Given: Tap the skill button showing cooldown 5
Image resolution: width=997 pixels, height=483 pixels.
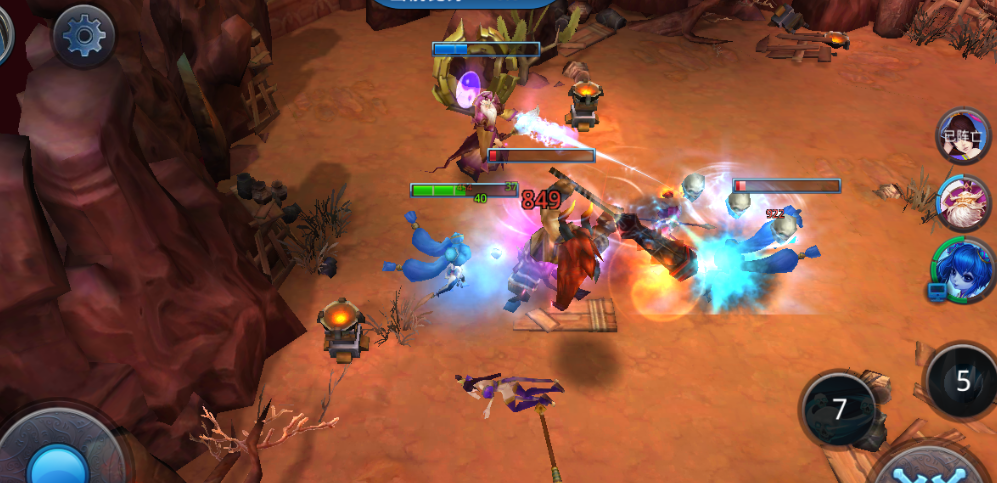Looking at the screenshot, I should coord(962,380).
